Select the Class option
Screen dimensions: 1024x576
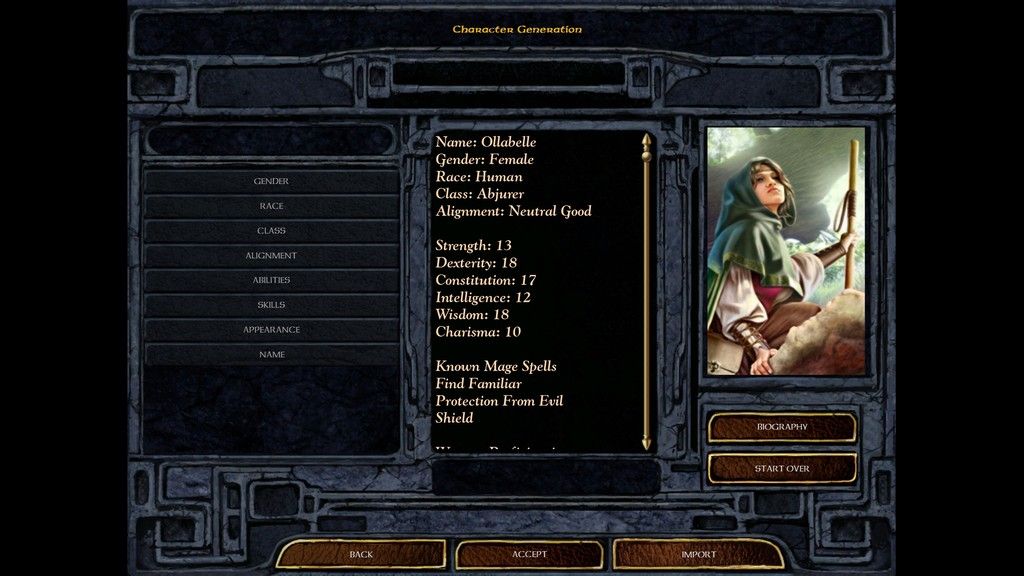click(271, 231)
